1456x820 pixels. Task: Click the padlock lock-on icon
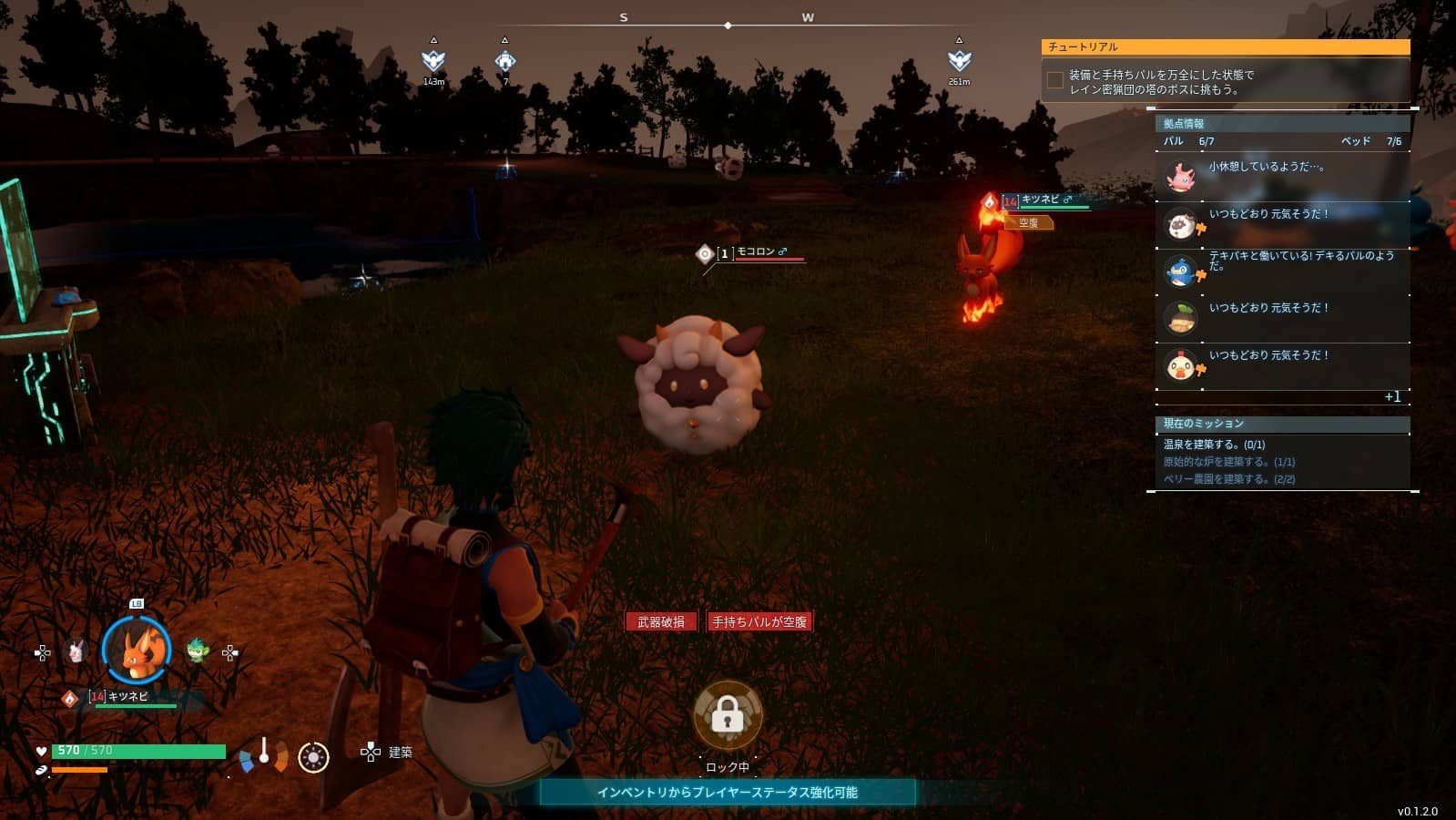click(x=728, y=716)
